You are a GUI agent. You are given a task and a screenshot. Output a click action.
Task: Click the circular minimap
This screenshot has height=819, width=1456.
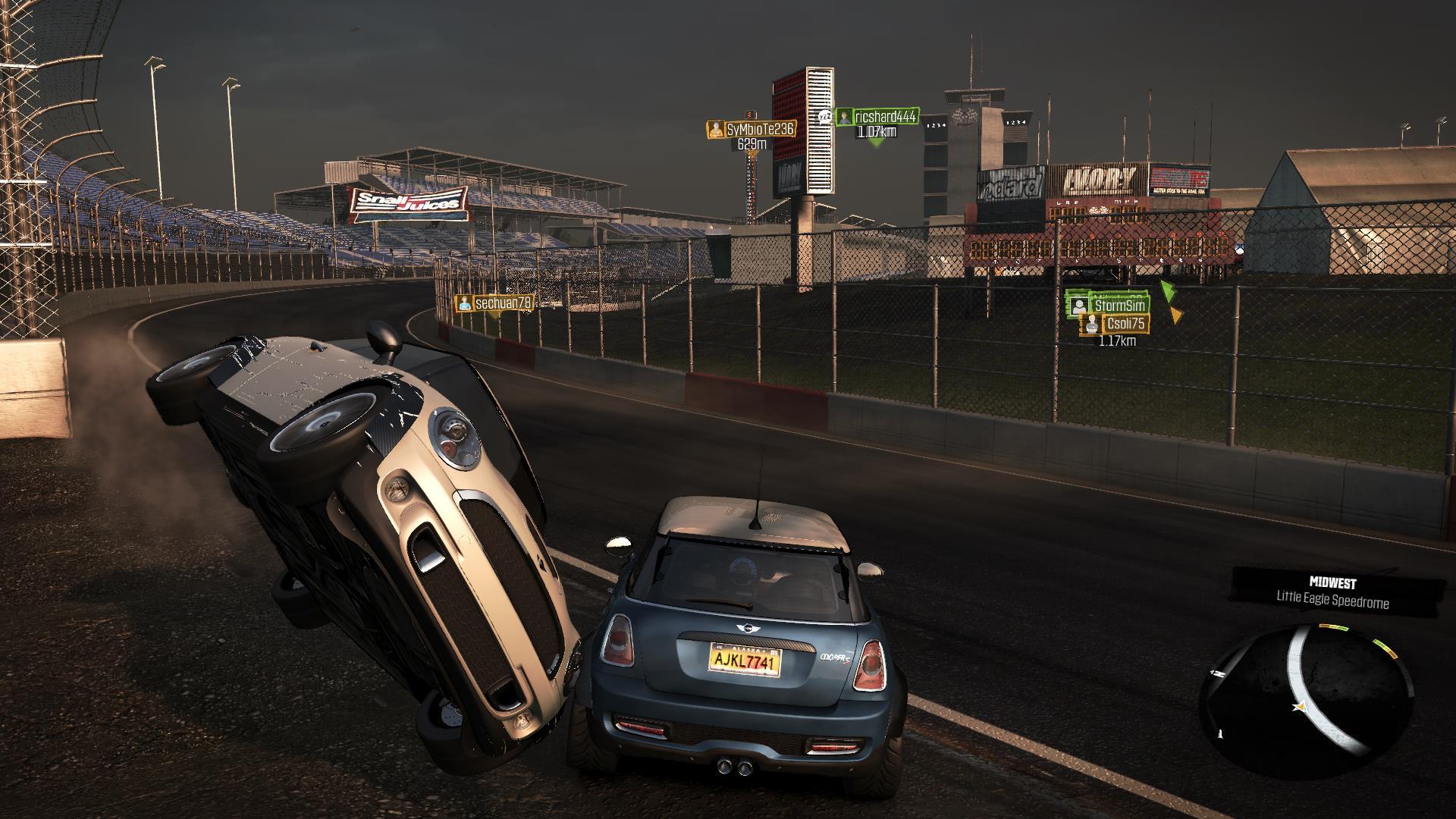pyautogui.click(x=1306, y=690)
